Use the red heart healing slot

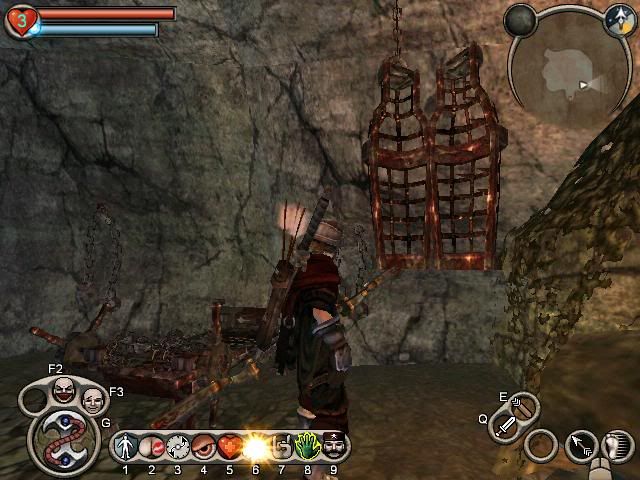pos(230,446)
